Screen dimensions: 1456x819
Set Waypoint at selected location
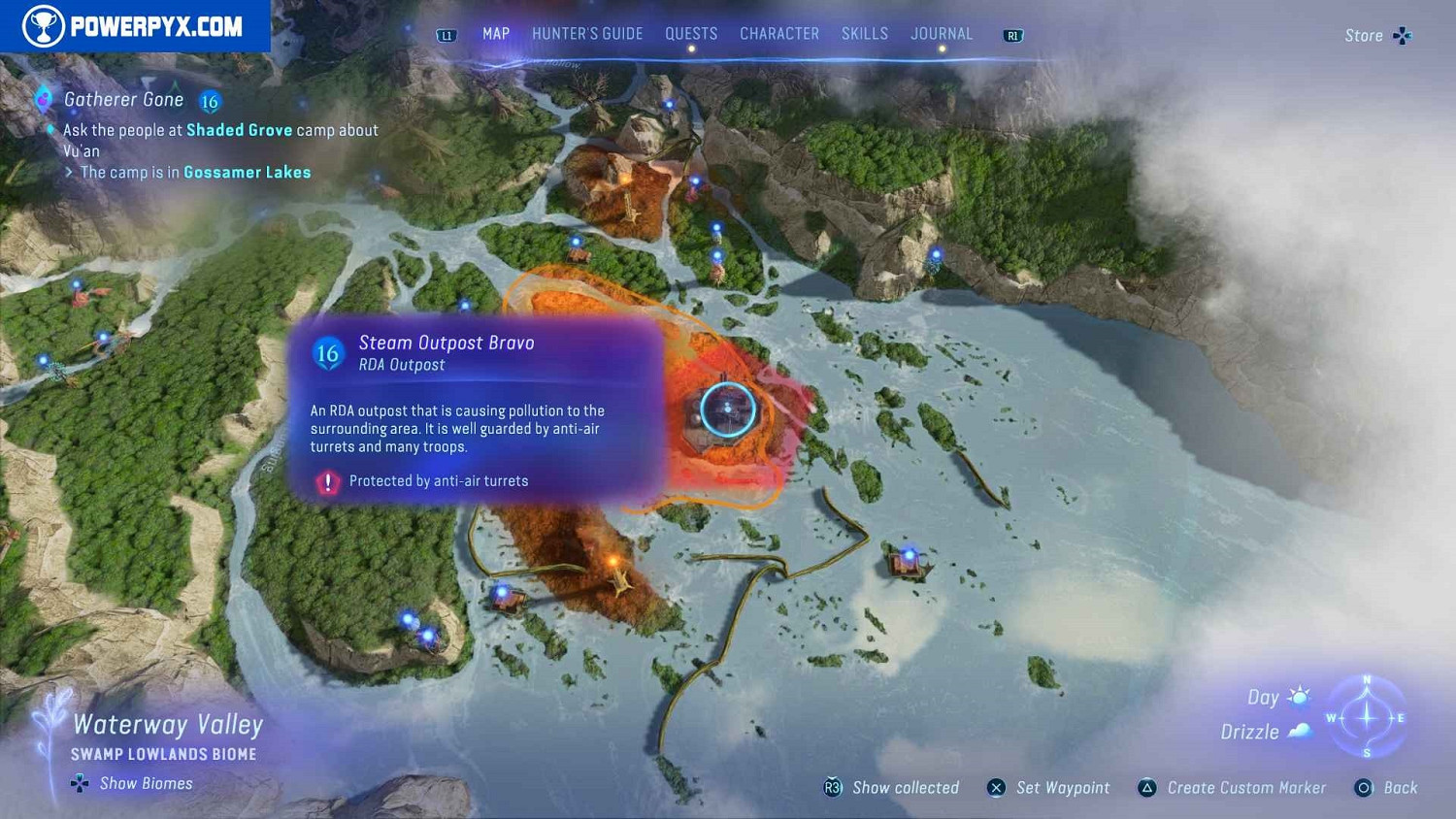pos(1049,788)
